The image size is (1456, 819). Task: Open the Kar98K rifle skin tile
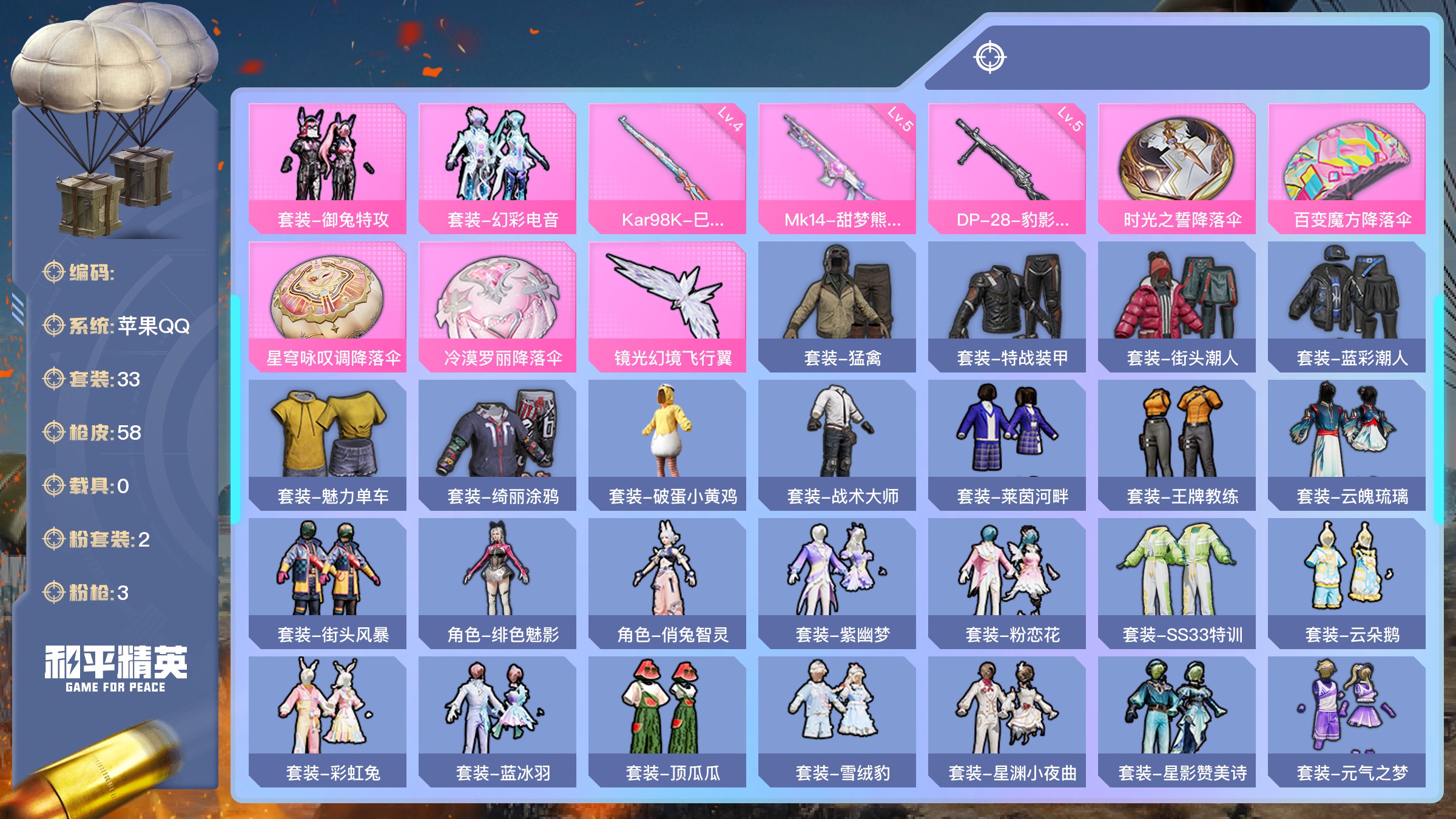(x=667, y=168)
